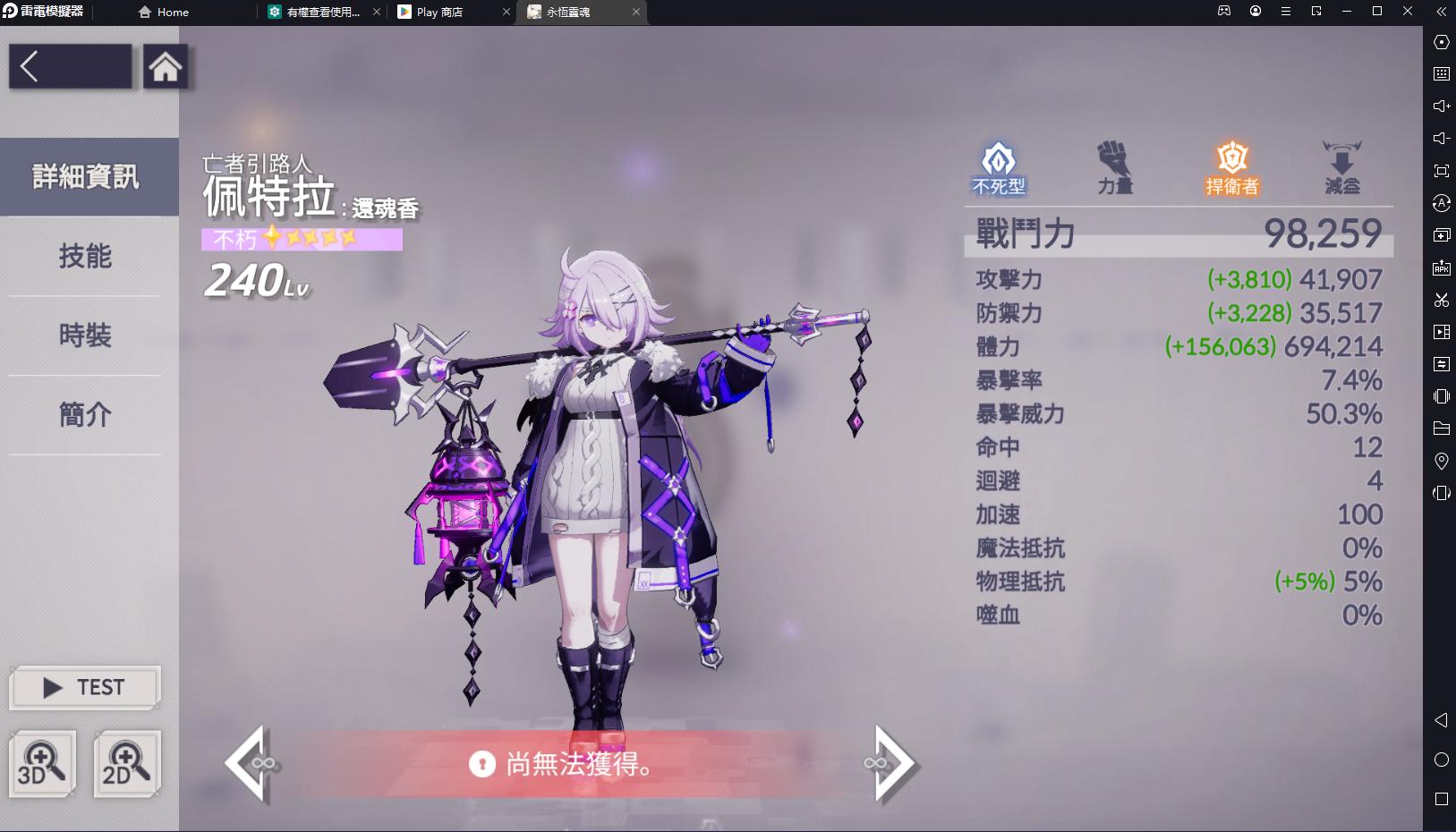Open the 3D zoom viewer
Viewport: 1456px width, 832px height.
42,764
